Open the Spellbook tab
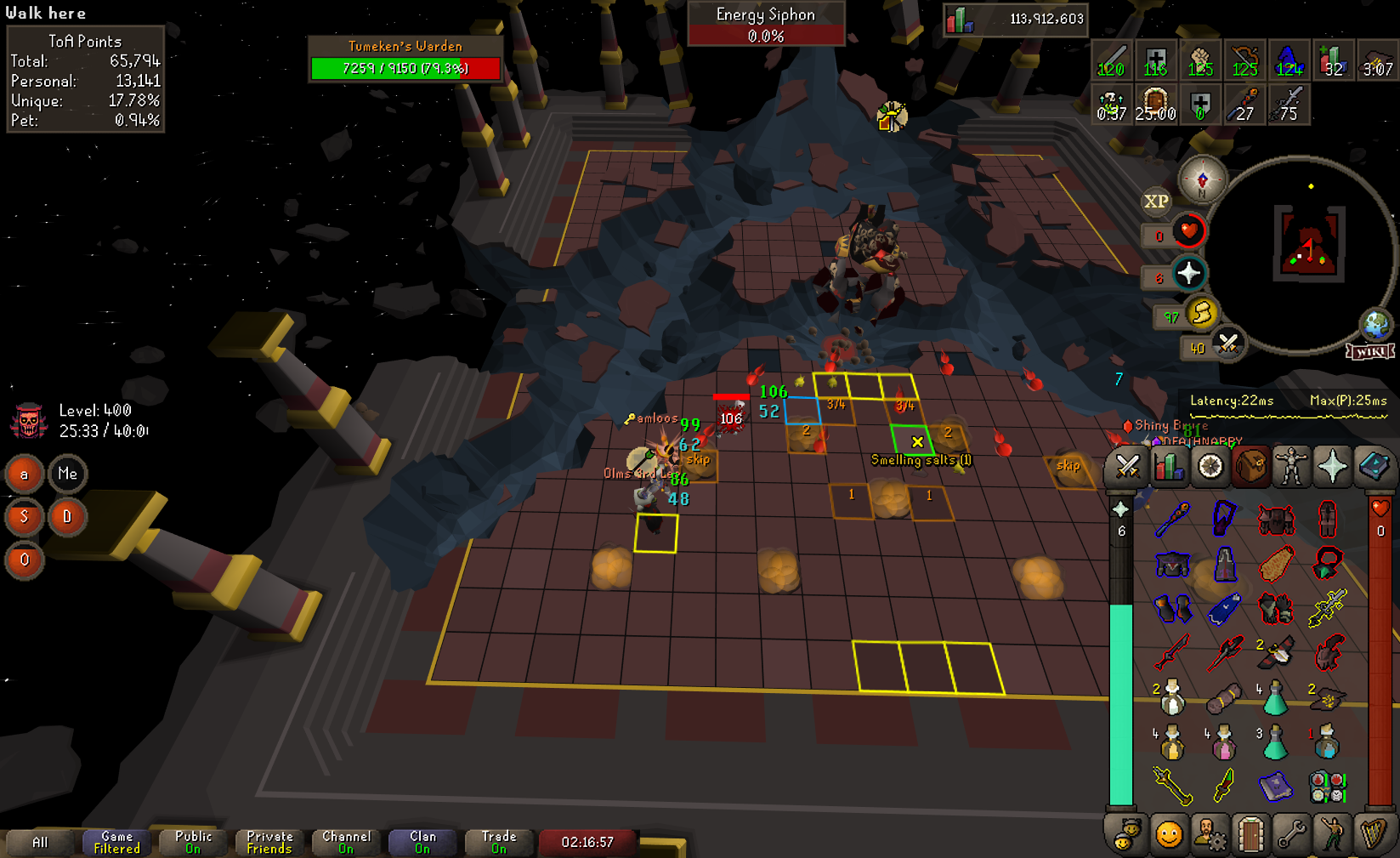The width and height of the screenshot is (1400, 858). (1373, 467)
